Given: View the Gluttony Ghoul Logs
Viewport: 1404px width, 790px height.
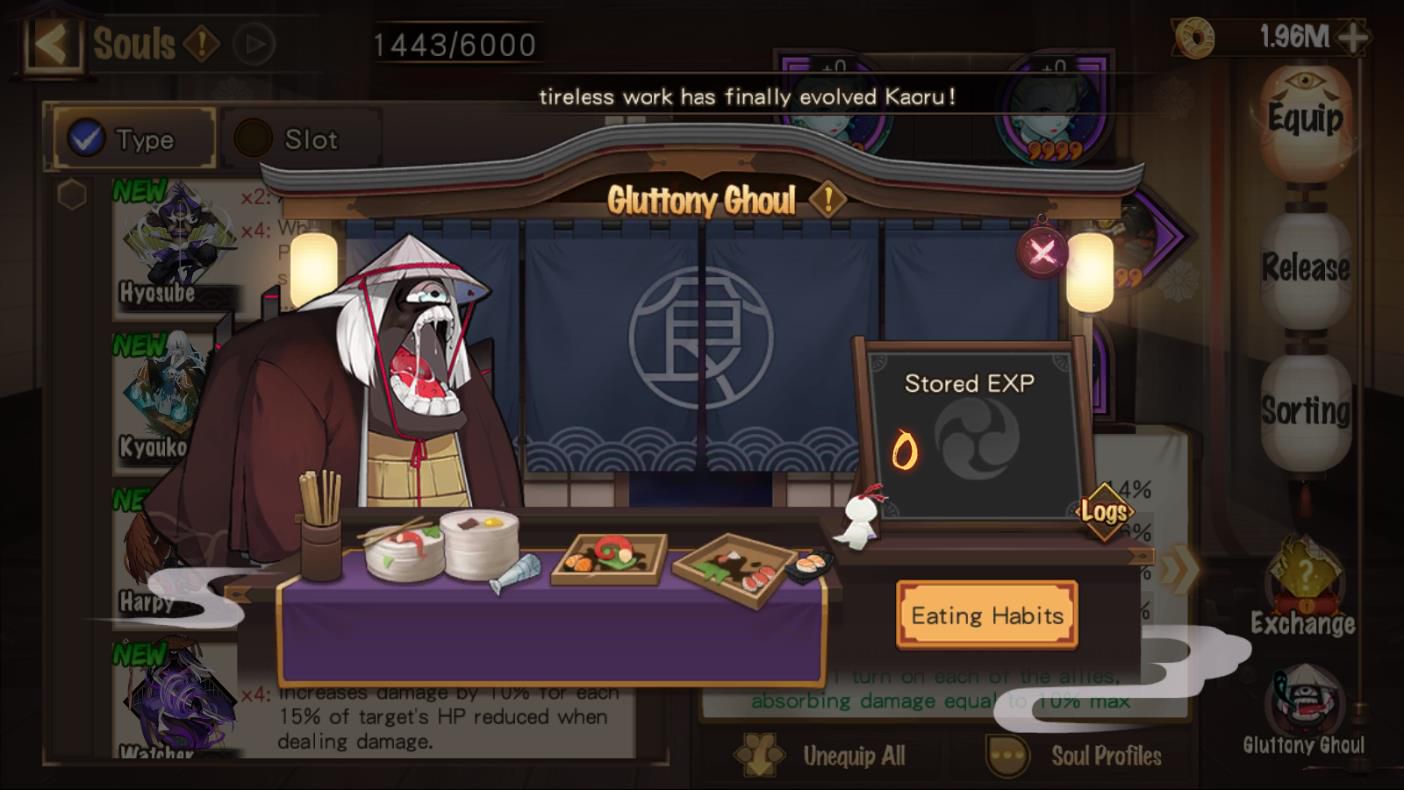Looking at the screenshot, I should coord(1104,512).
